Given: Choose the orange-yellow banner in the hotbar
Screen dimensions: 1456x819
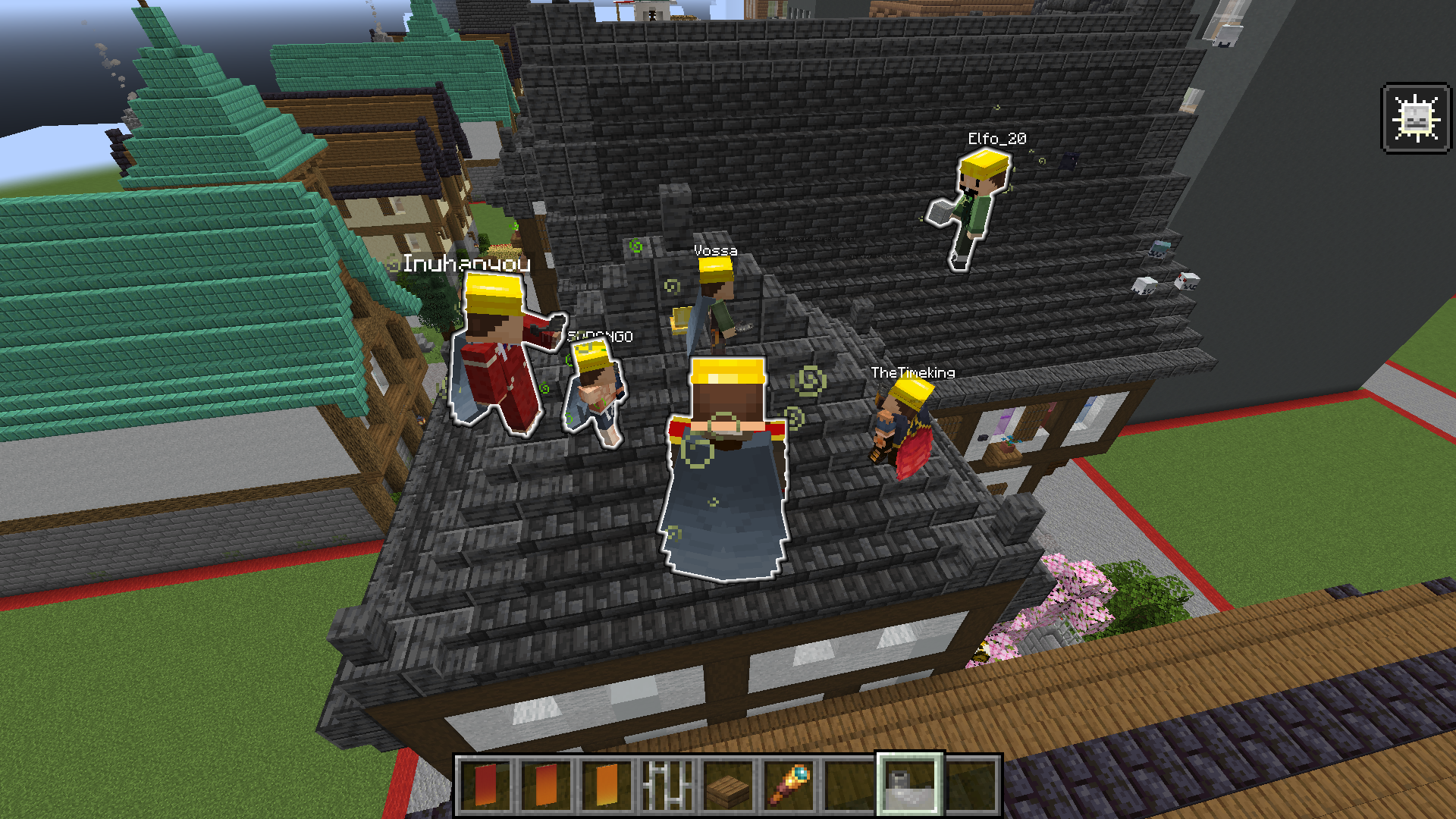Looking at the screenshot, I should [607, 785].
